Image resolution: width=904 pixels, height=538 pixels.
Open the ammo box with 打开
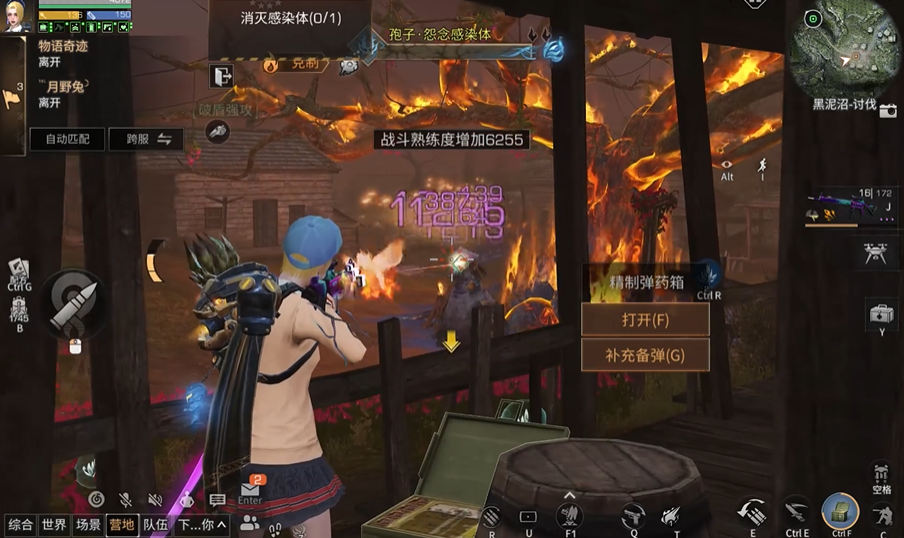[645, 320]
